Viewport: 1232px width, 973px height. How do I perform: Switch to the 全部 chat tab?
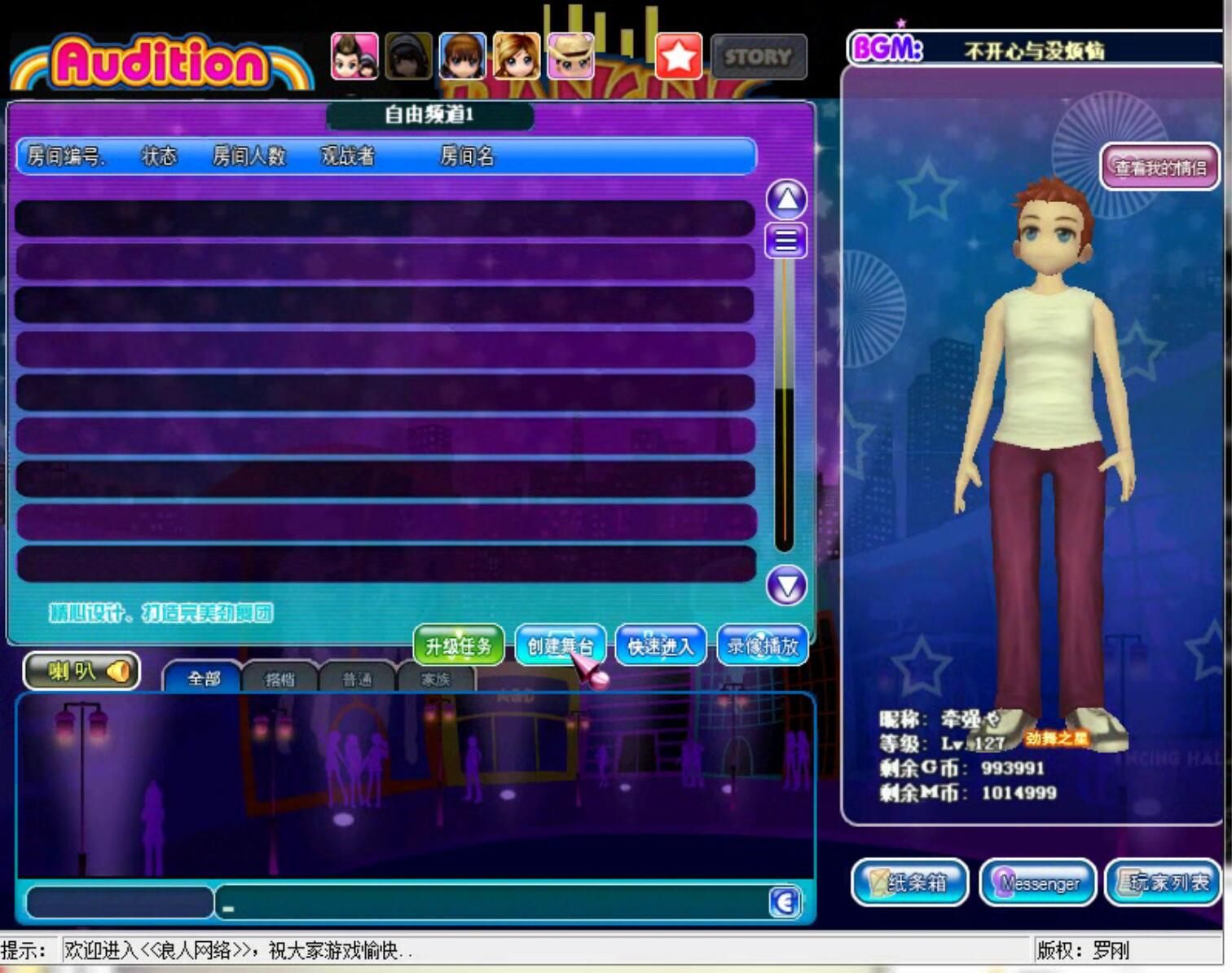click(x=204, y=678)
